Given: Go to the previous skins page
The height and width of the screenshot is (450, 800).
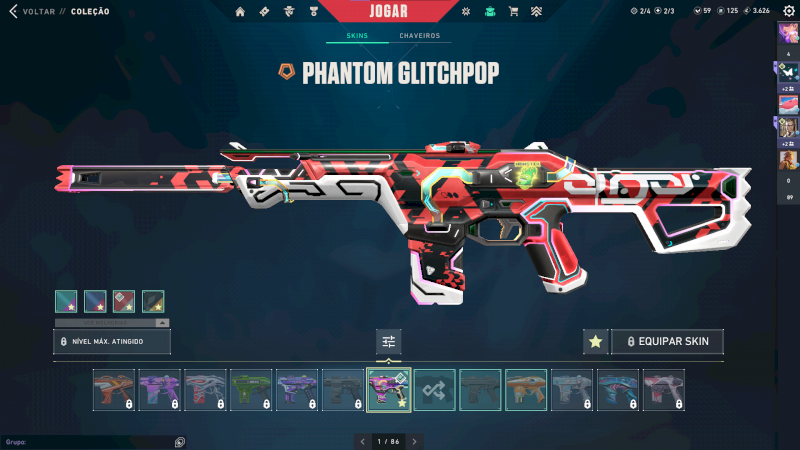Looking at the screenshot, I should 363,441.
